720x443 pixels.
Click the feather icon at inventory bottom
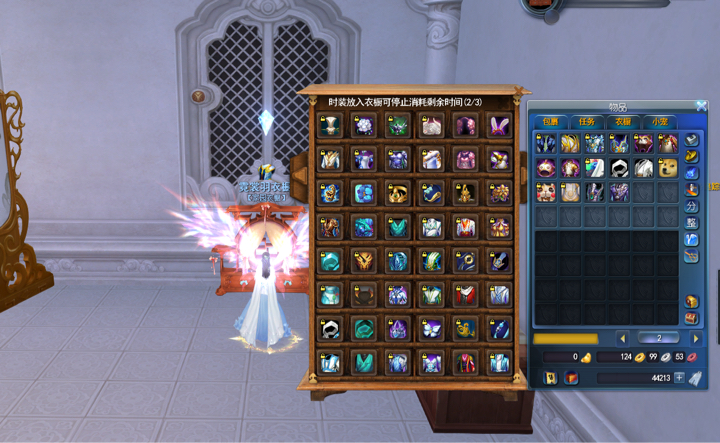(696, 378)
